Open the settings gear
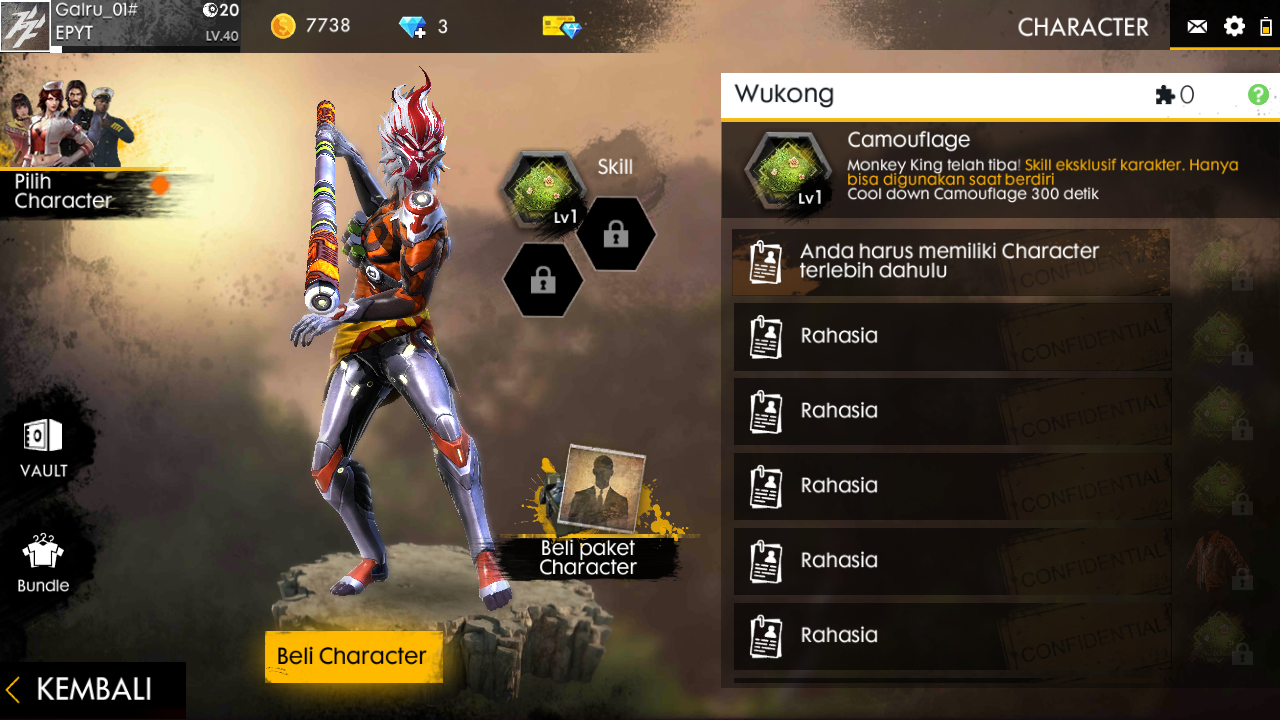Viewport: 1280px width, 720px height. [x=1234, y=27]
